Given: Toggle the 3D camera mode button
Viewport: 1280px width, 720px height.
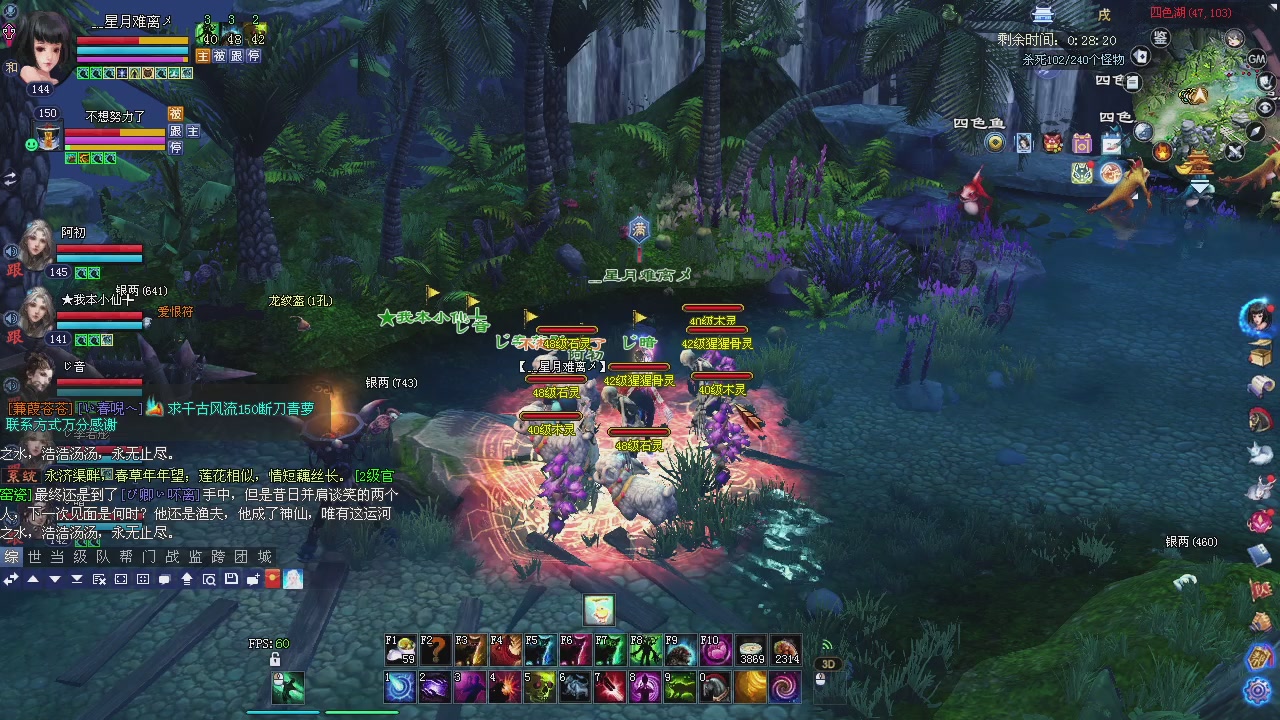Looking at the screenshot, I should [x=828, y=663].
